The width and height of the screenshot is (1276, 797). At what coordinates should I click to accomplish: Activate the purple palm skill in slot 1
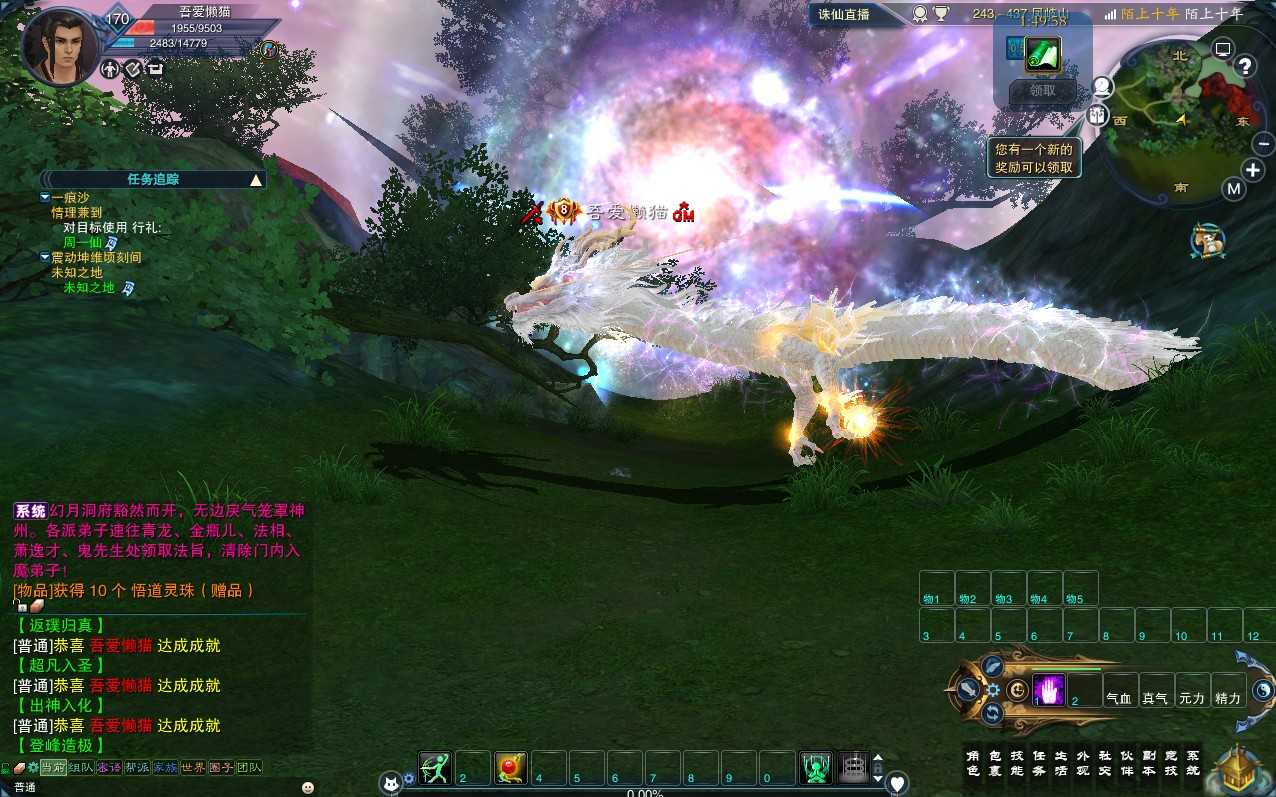[x=1048, y=689]
